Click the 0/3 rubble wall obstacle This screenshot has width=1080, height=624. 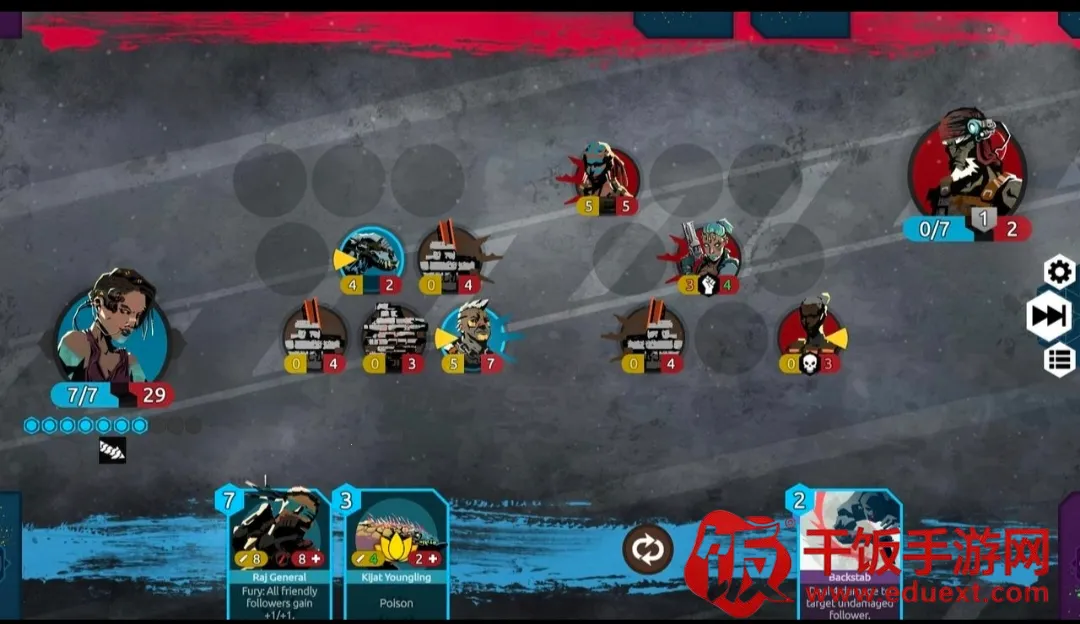coord(393,334)
